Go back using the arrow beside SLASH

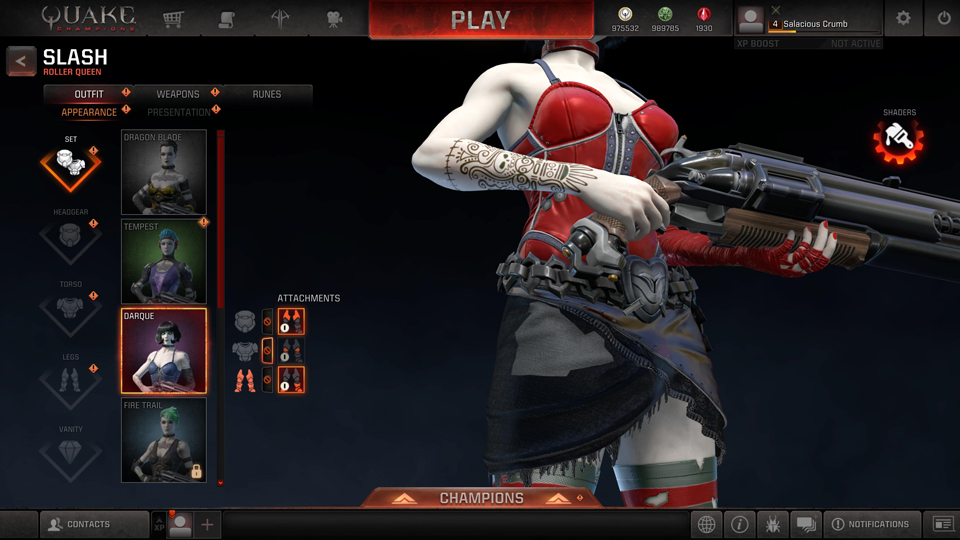tap(21, 61)
